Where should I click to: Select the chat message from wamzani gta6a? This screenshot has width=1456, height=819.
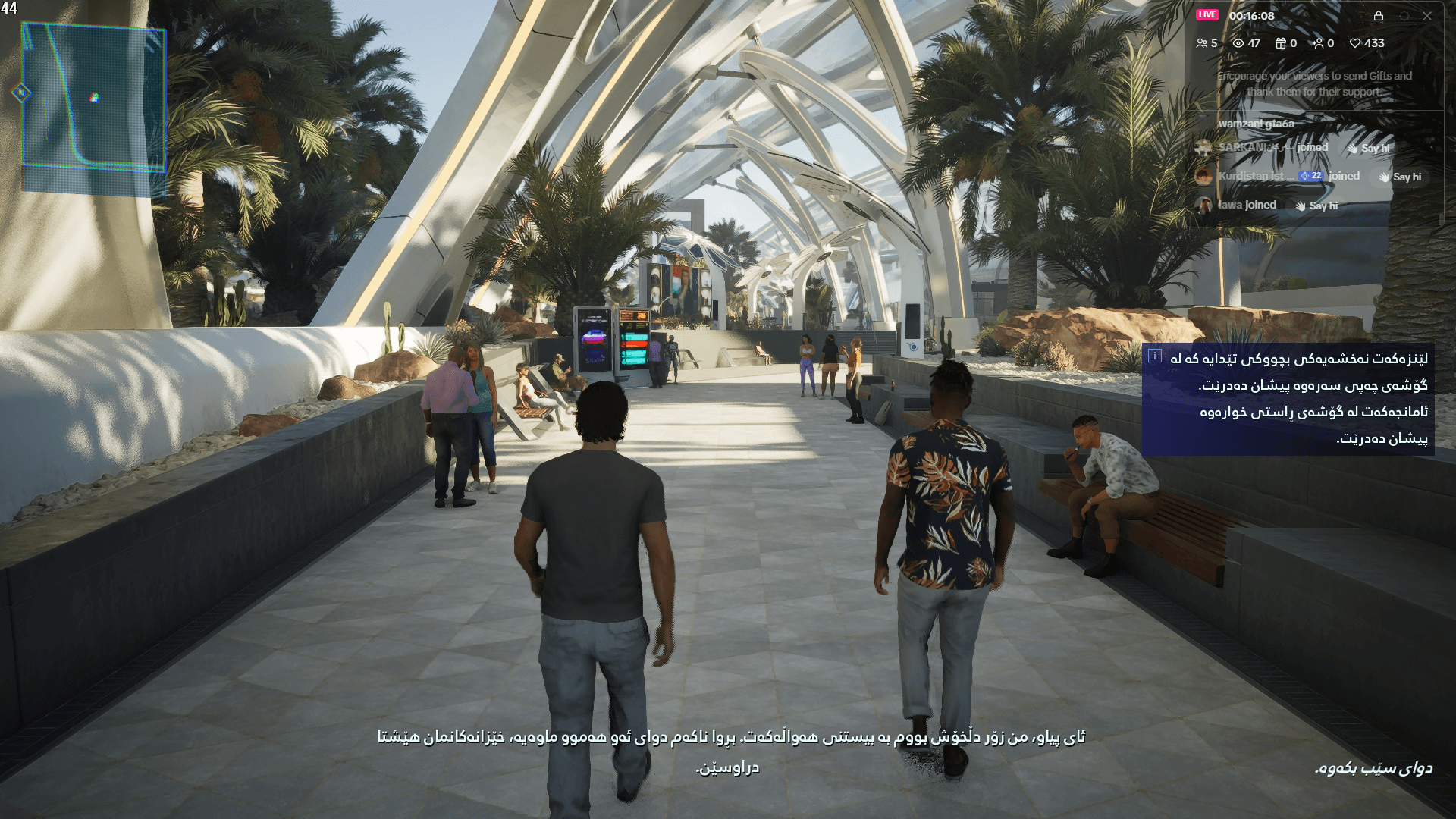[1256, 122]
